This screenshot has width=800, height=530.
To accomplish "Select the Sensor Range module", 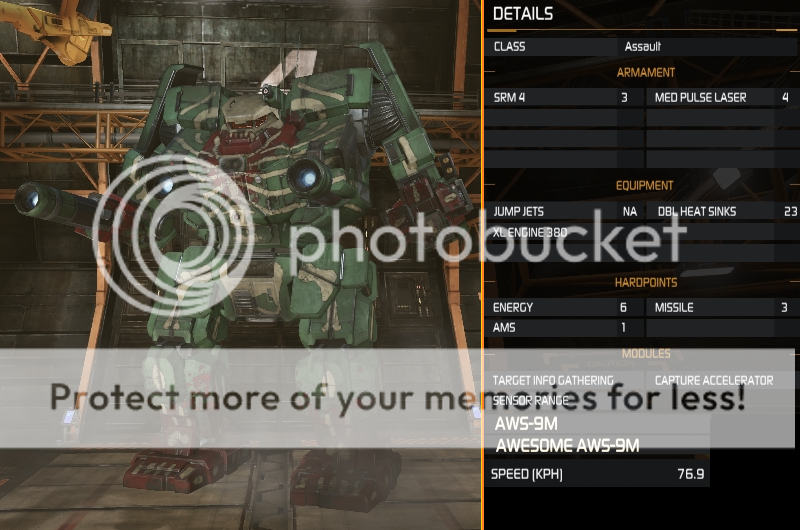I will click(x=531, y=400).
